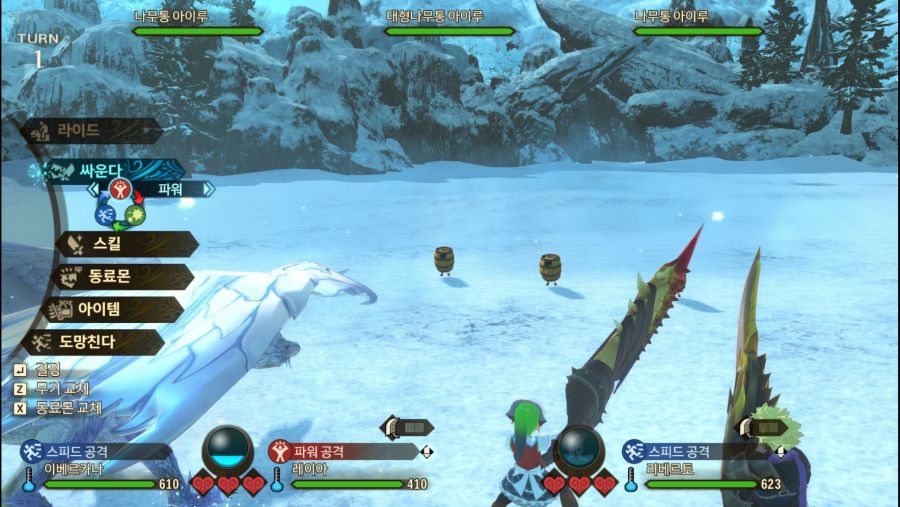Select the 라이드 (Ride) command
This screenshot has height=507, width=900.
point(90,131)
